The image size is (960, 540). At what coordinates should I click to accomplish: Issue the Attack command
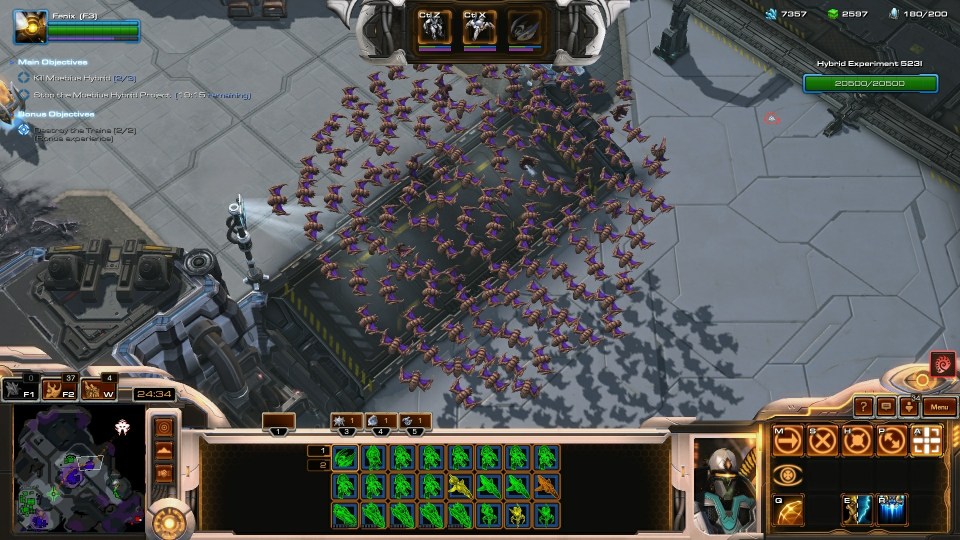925,440
